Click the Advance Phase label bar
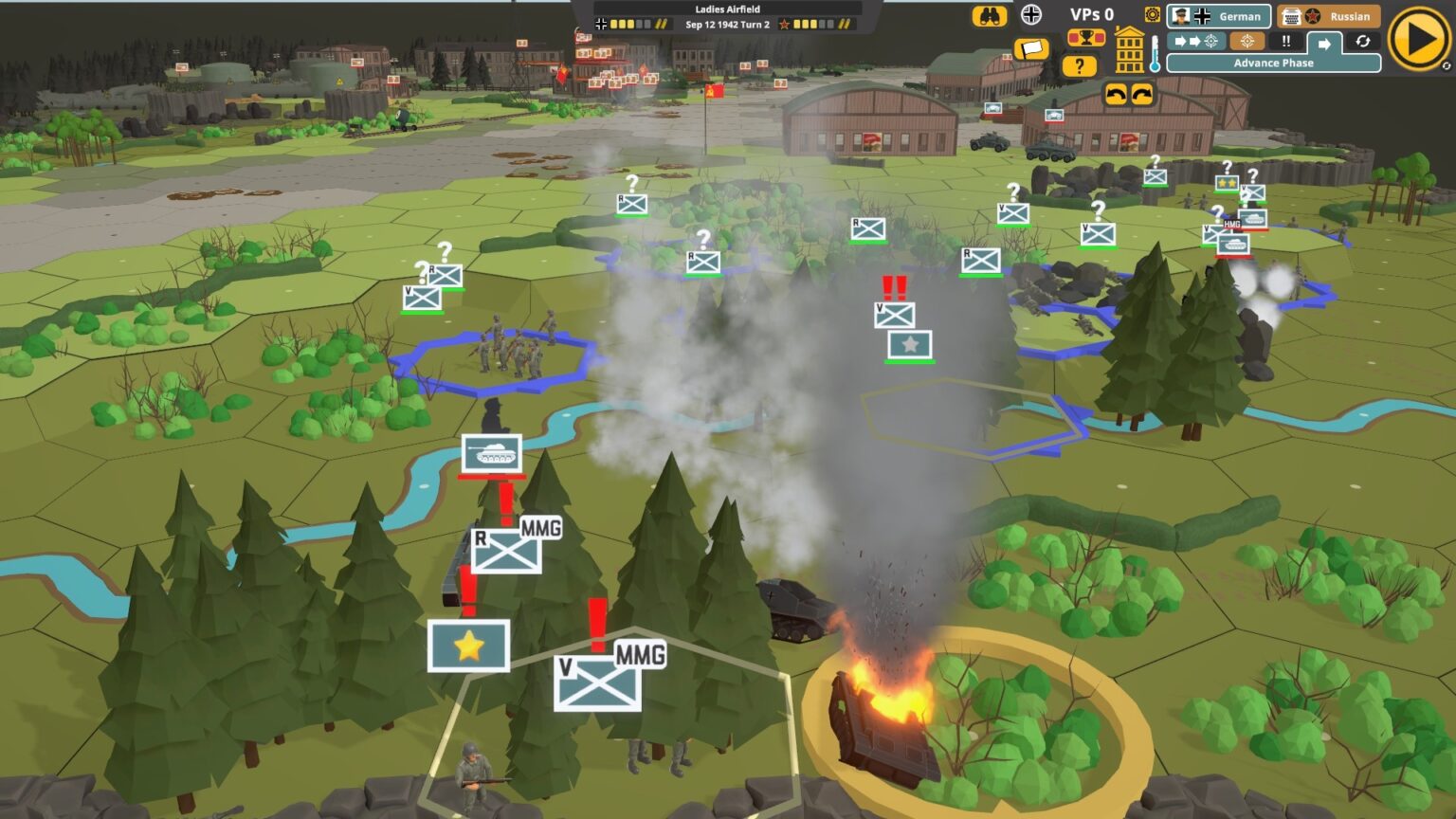Screen dimensions: 1456x819 (1273, 64)
